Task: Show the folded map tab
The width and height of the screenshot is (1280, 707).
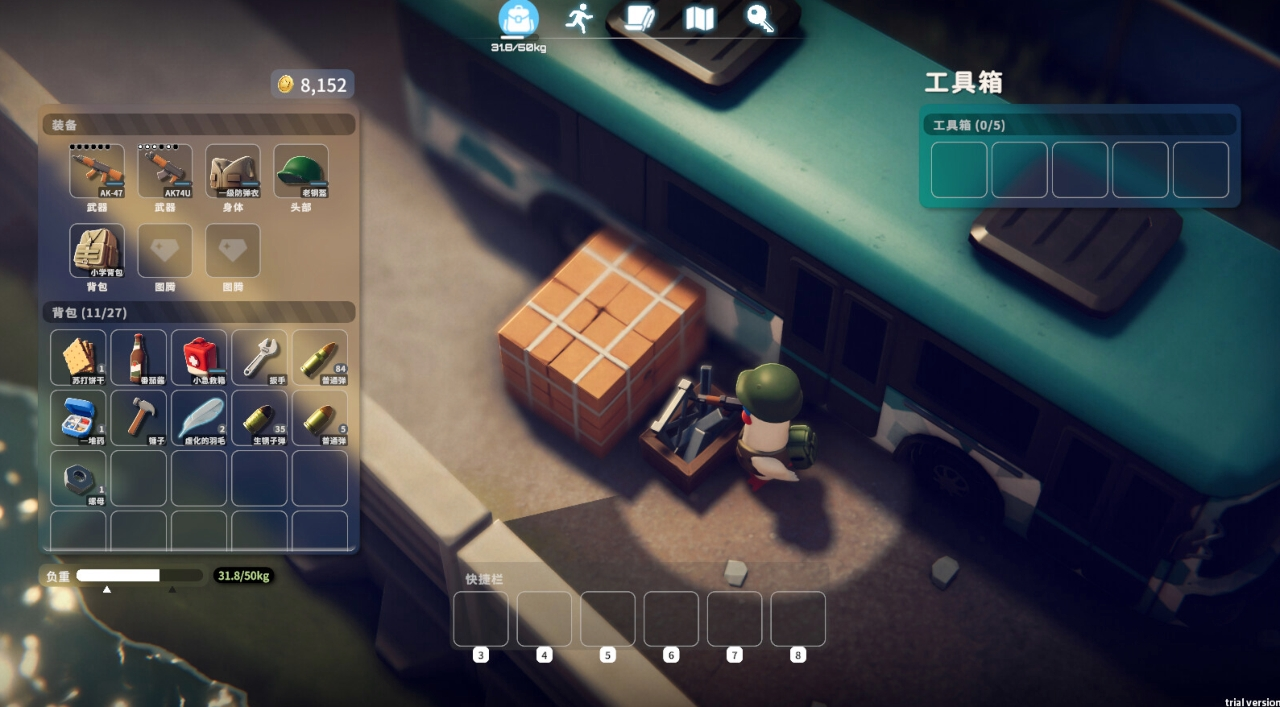Action: (x=699, y=18)
